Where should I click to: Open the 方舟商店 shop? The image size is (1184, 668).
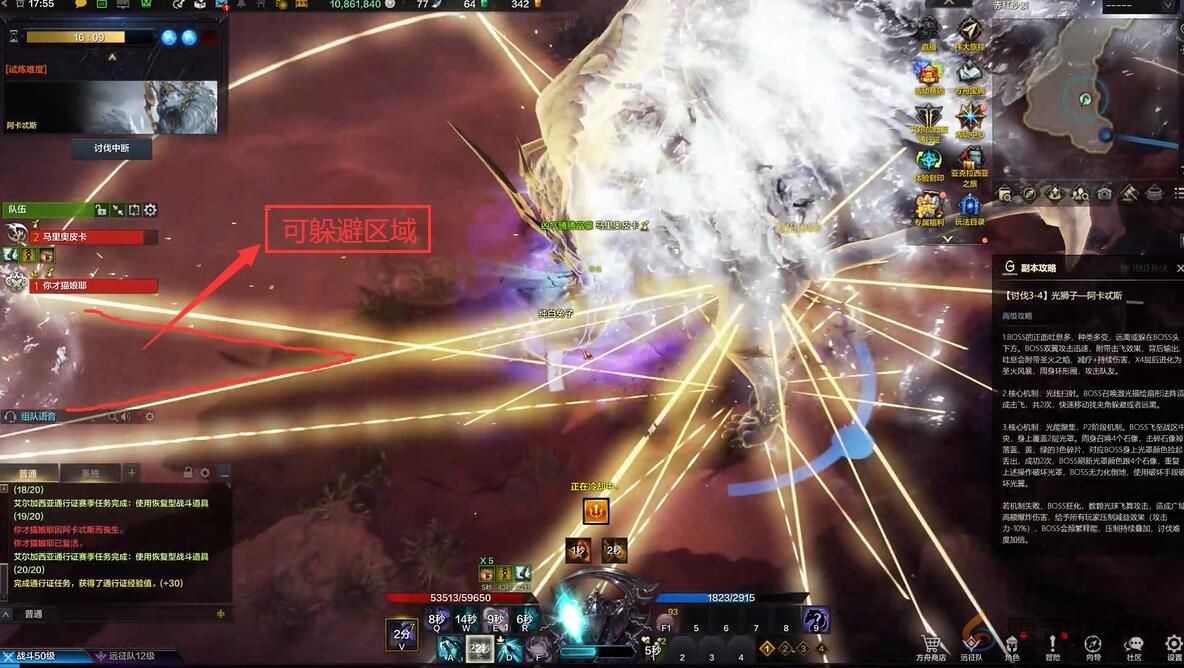click(x=930, y=643)
